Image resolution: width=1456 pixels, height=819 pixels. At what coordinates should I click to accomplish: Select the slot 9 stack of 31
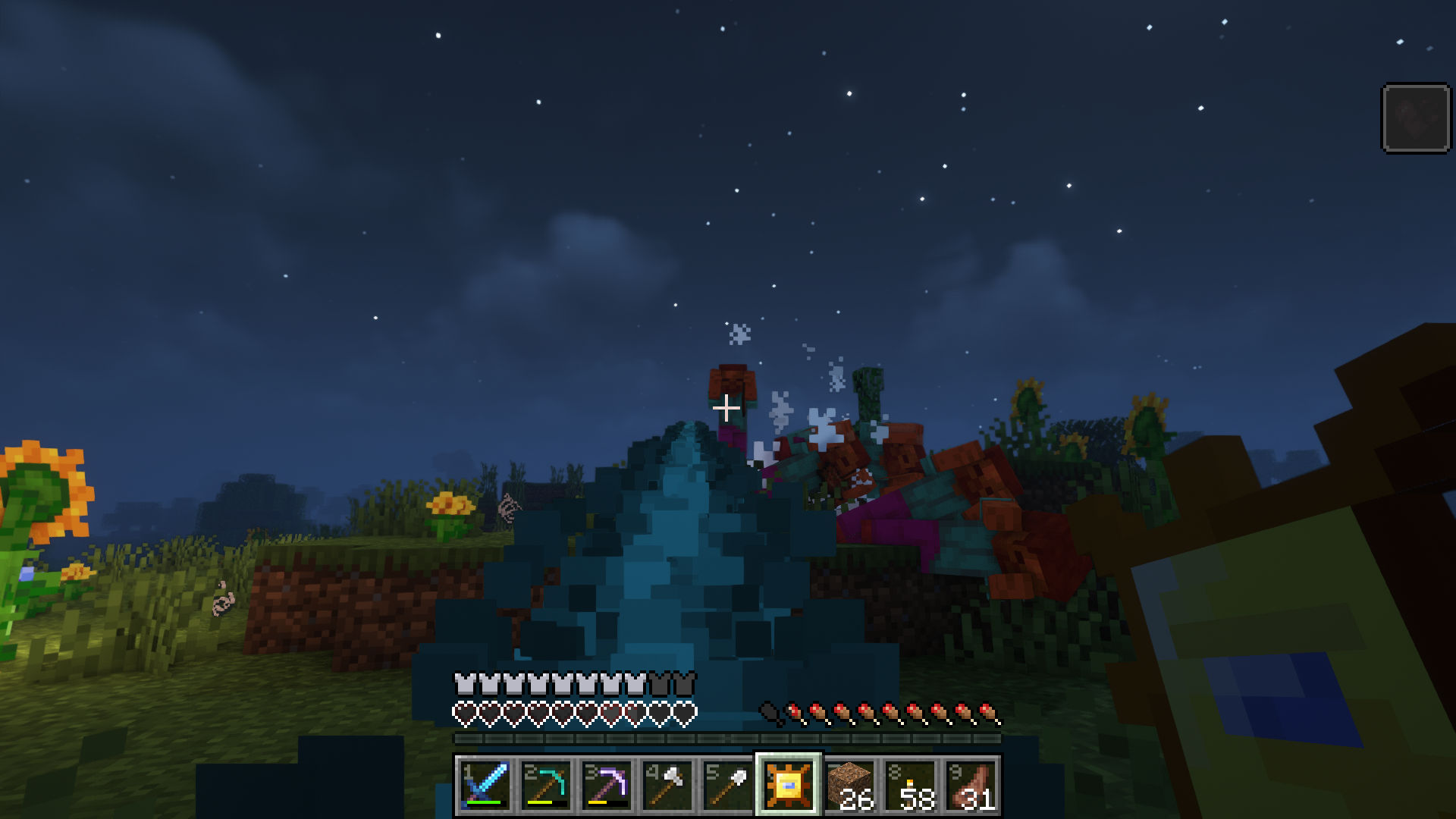point(971,785)
